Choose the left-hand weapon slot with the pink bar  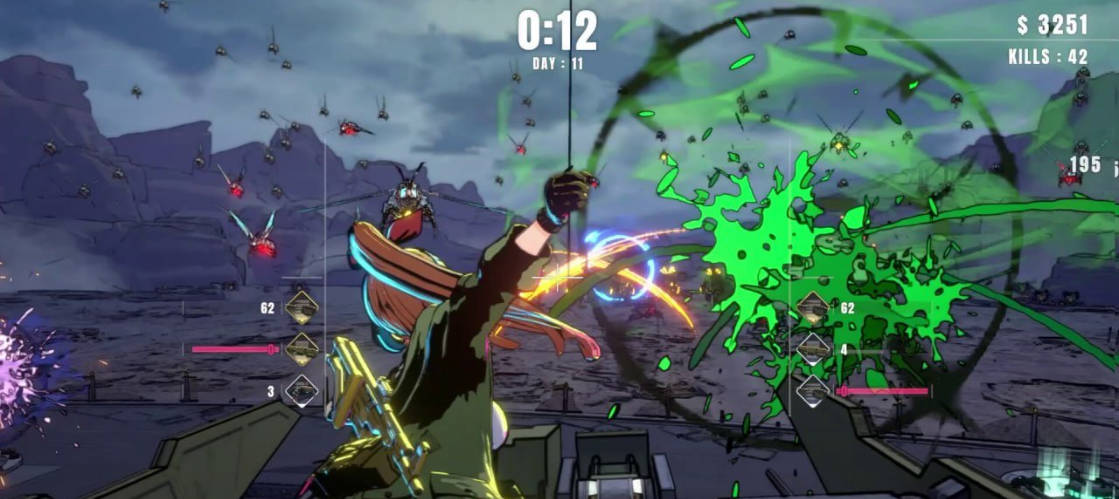point(301,349)
